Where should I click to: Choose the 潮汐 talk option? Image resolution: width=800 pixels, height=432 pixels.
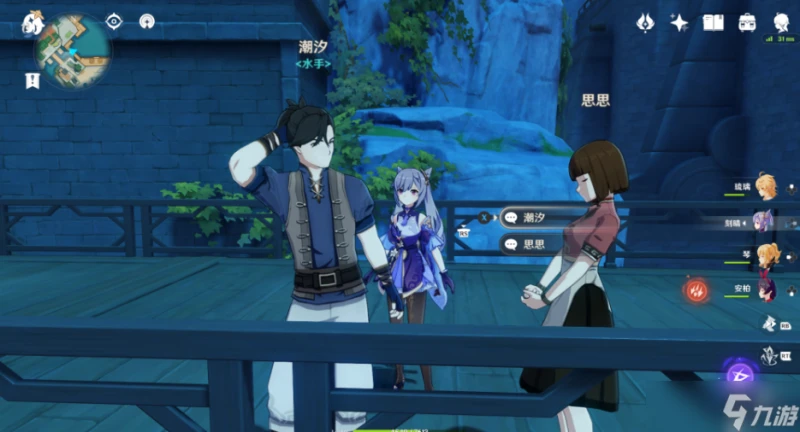click(540, 216)
